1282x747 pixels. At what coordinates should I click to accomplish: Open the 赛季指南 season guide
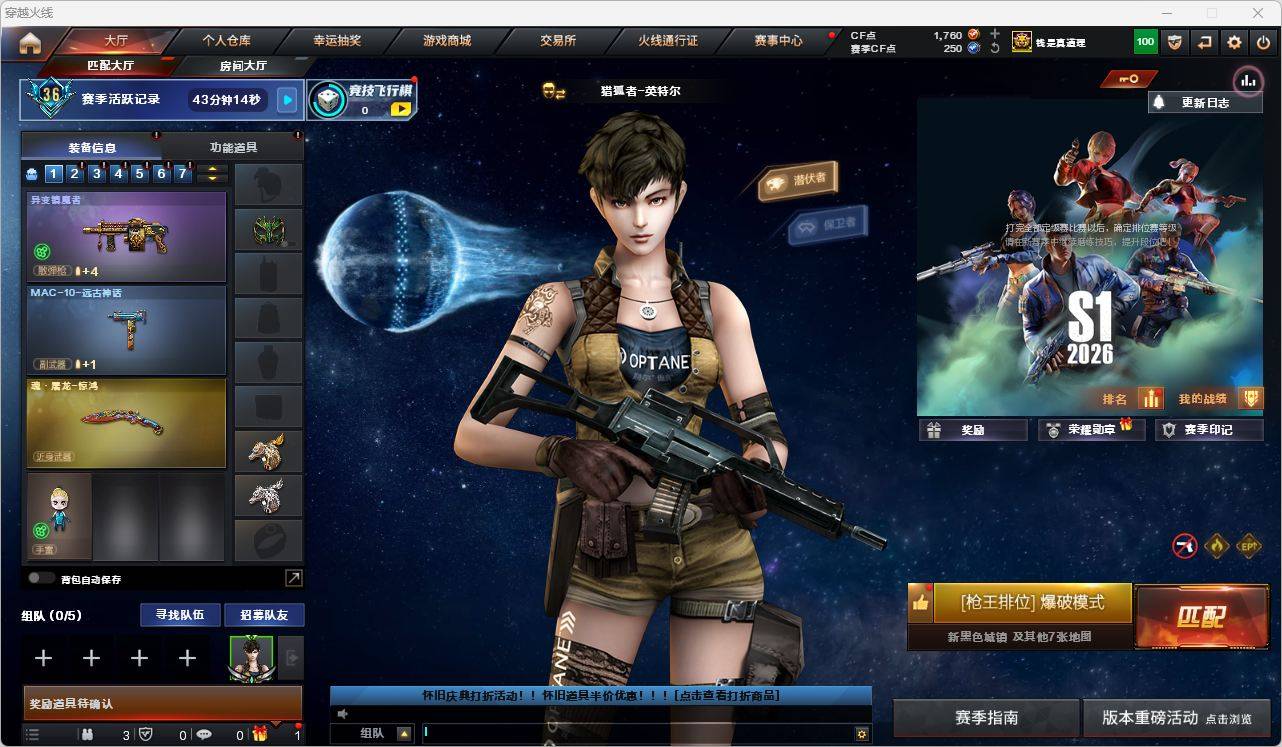tap(986, 718)
